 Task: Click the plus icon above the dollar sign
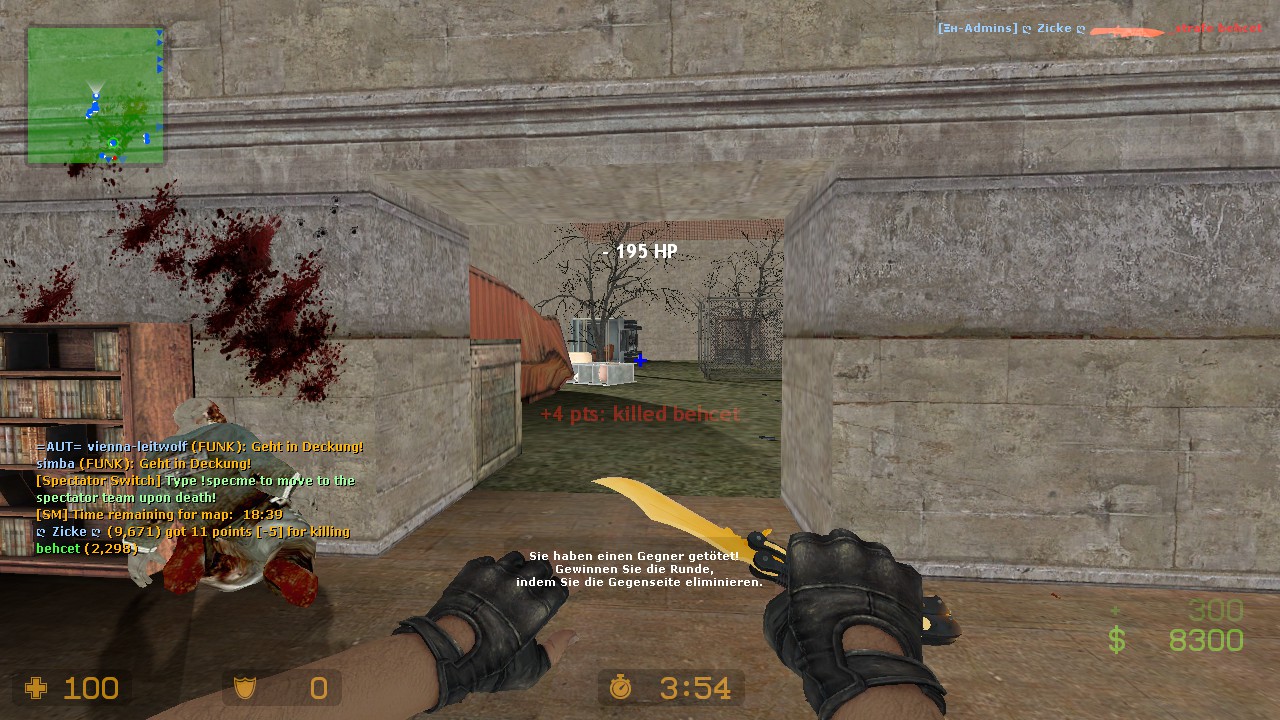click(1115, 608)
